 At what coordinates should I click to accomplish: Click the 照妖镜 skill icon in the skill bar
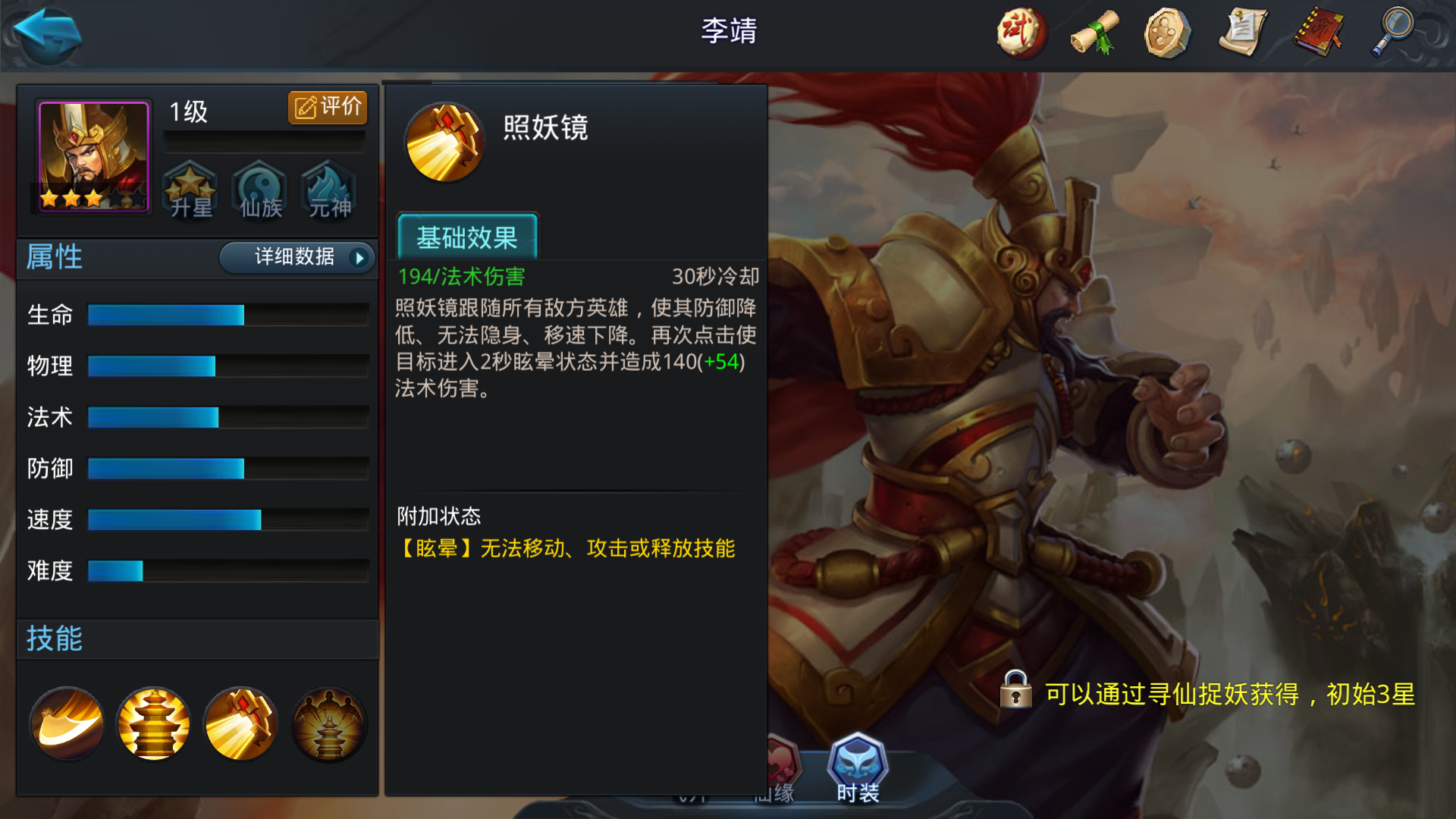pos(240,723)
